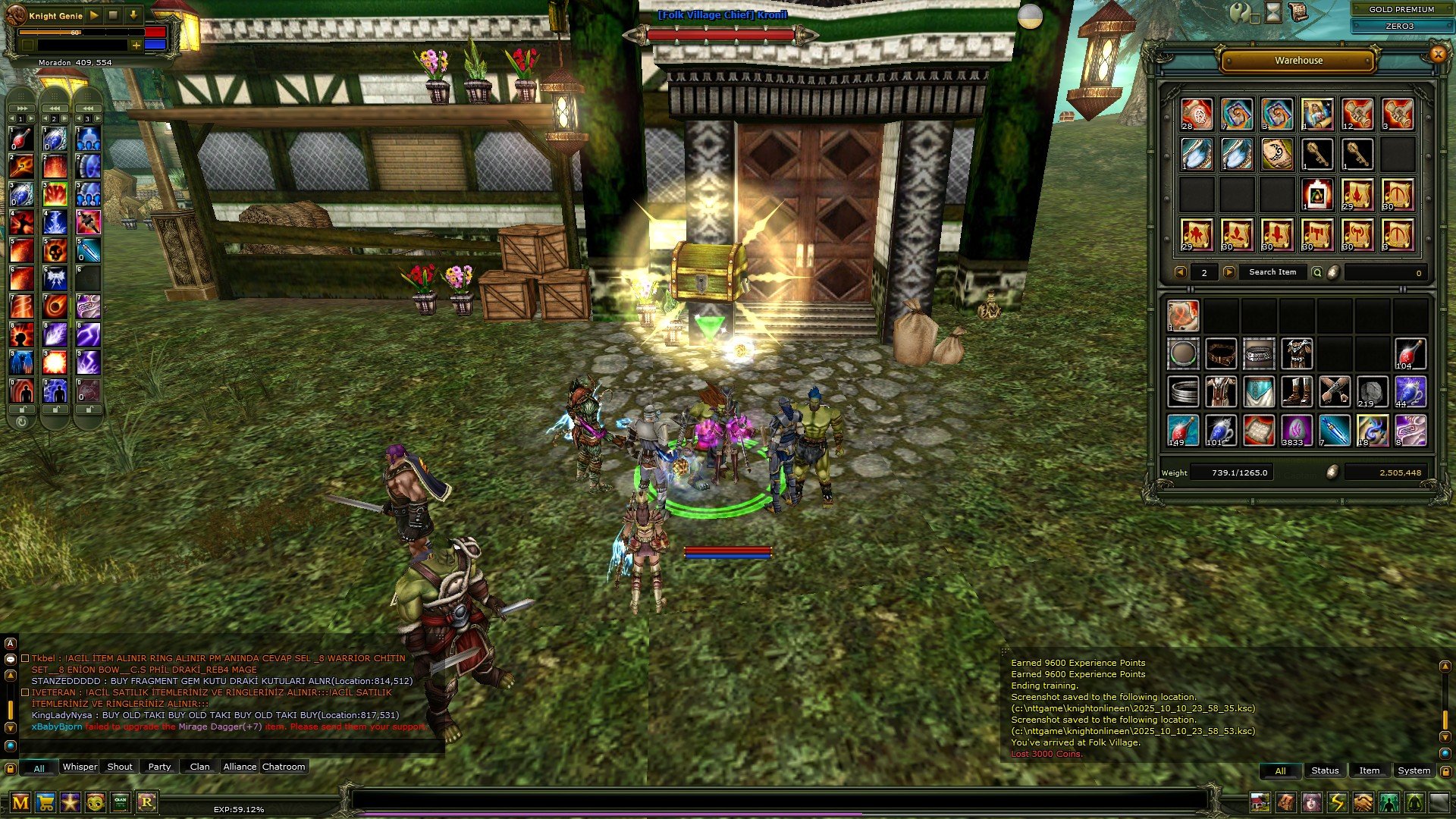This screenshot has width=1456, height=819.
Task: Pick the golden key in the warehouse
Action: click(1317, 155)
